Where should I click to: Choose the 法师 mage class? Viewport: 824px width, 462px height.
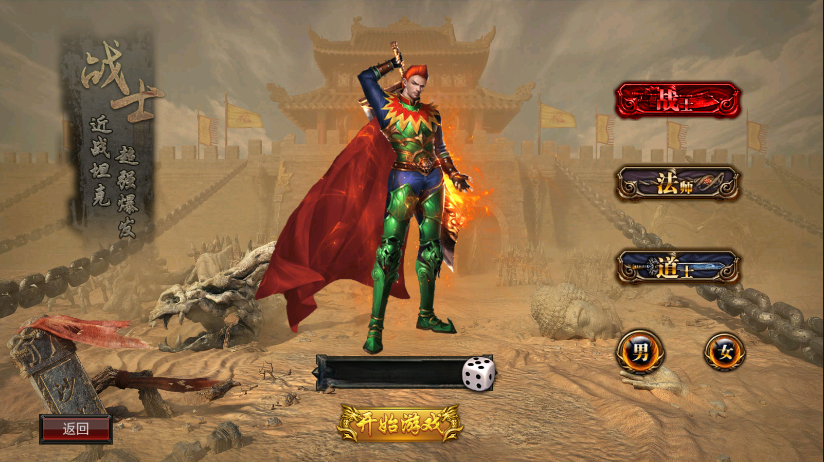pos(678,183)
